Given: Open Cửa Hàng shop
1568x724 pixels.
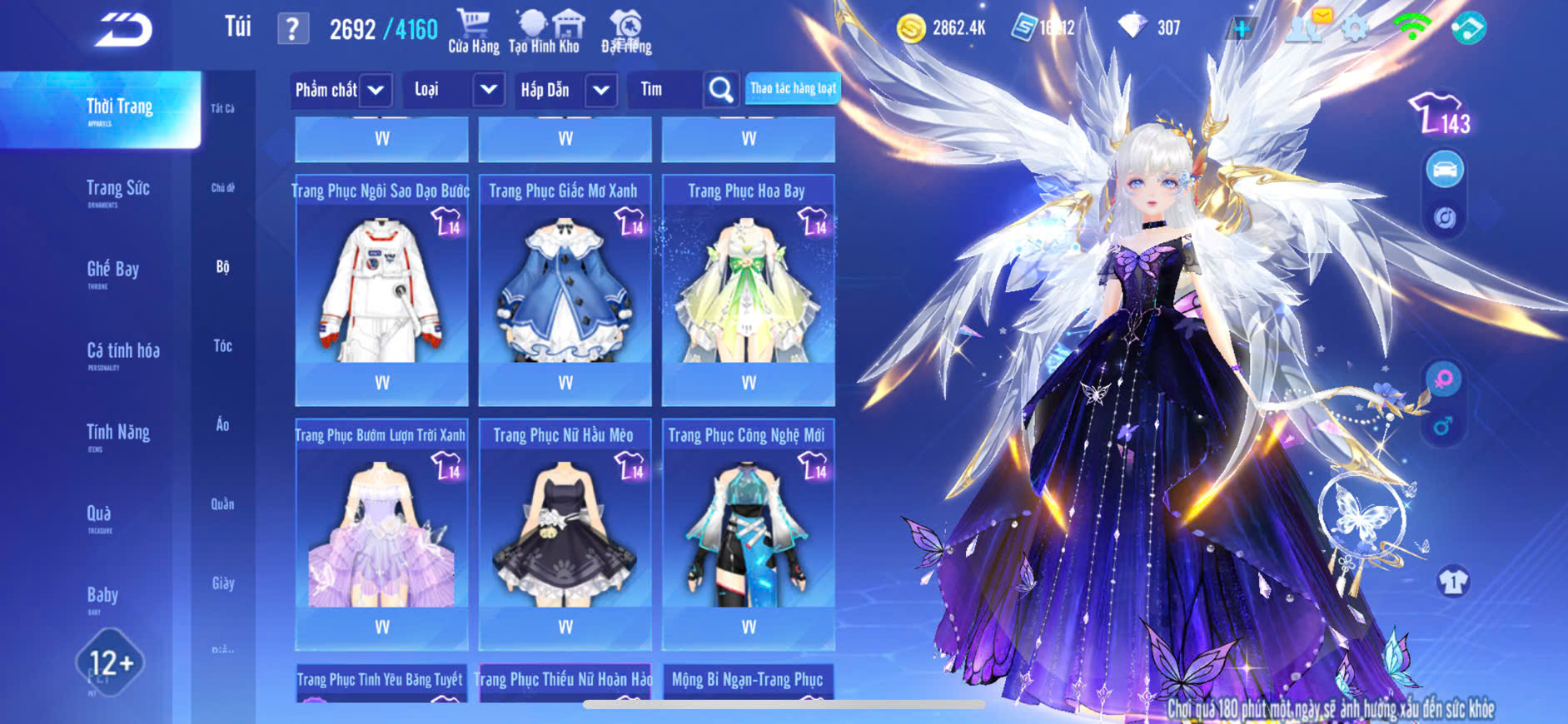Looking at the screenshot, I should point(474,32).
